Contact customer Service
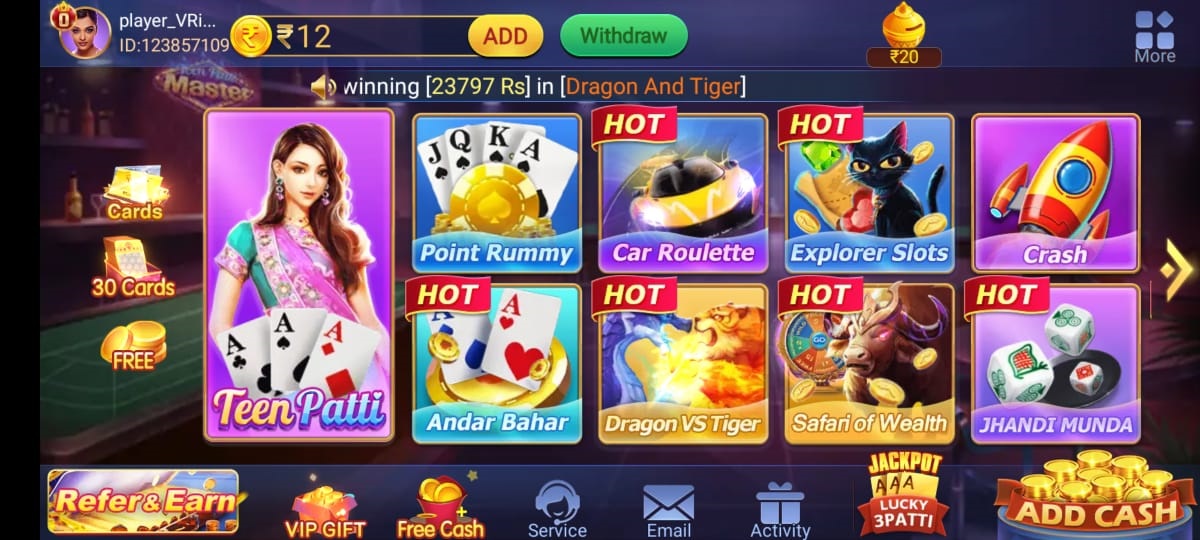The image size is (1200, 540). (x=557, y=508)
